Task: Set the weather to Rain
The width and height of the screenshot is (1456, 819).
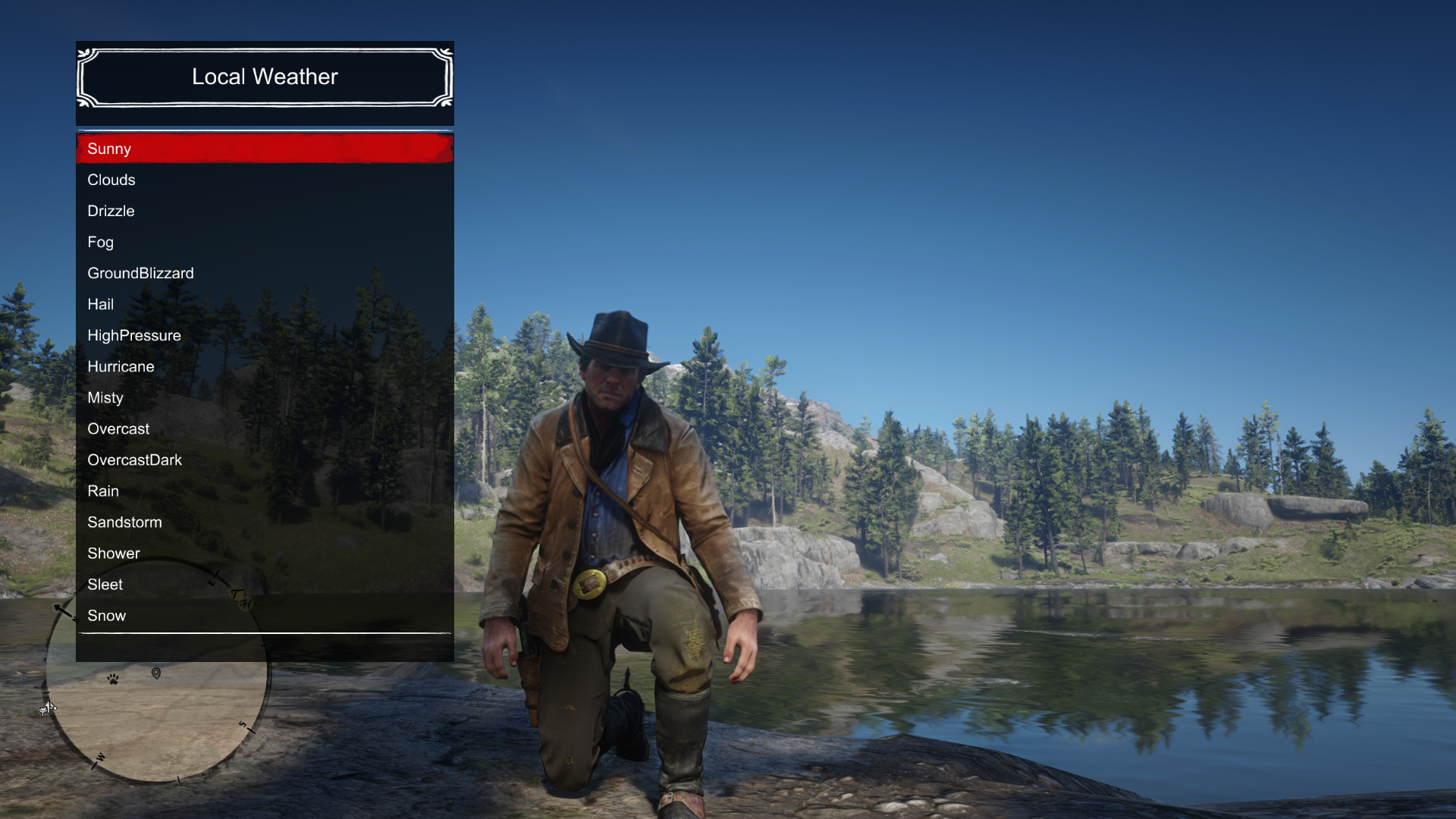Action: [264, 491]
